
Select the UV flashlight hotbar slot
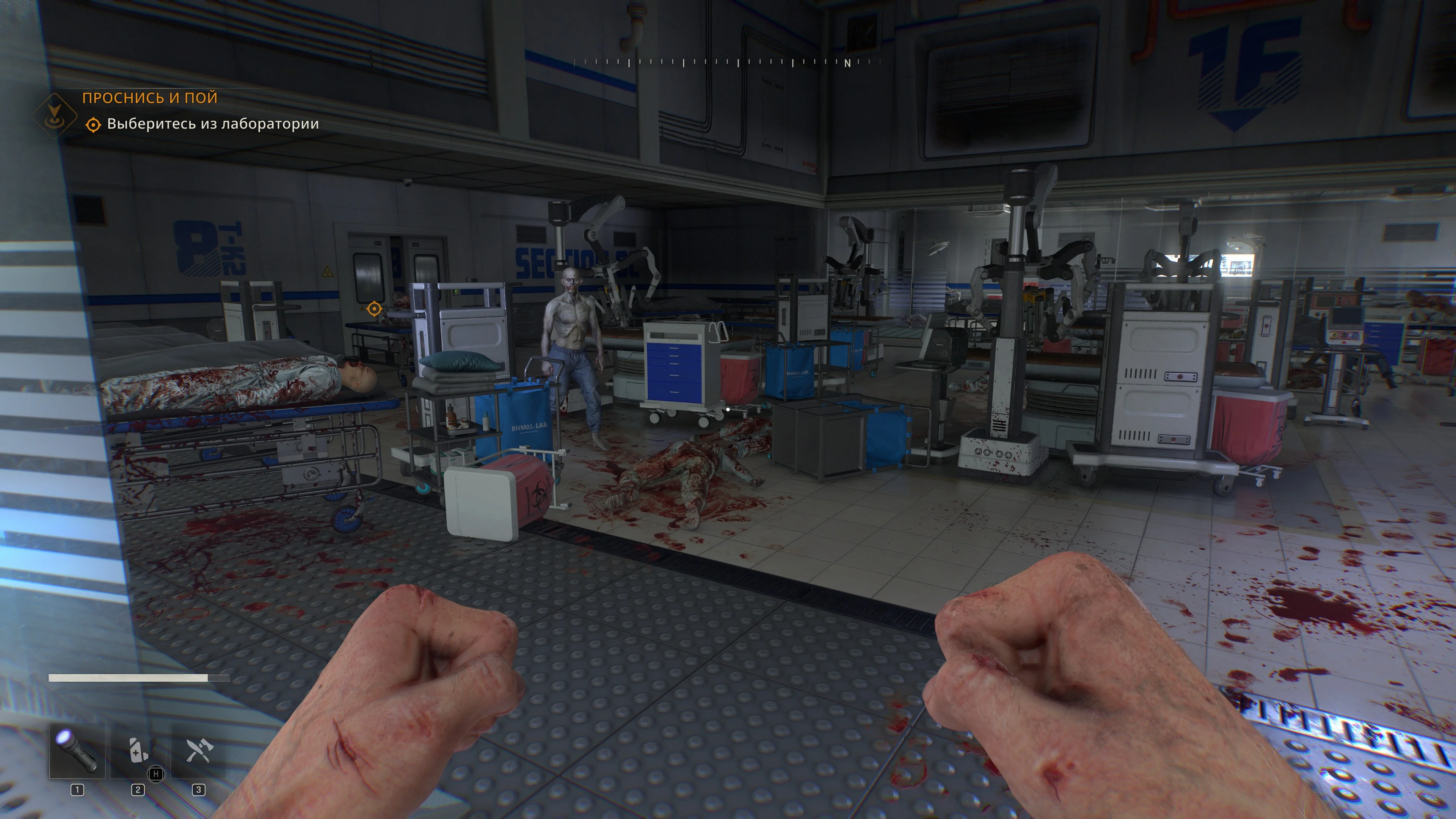[x=77, y=751]
